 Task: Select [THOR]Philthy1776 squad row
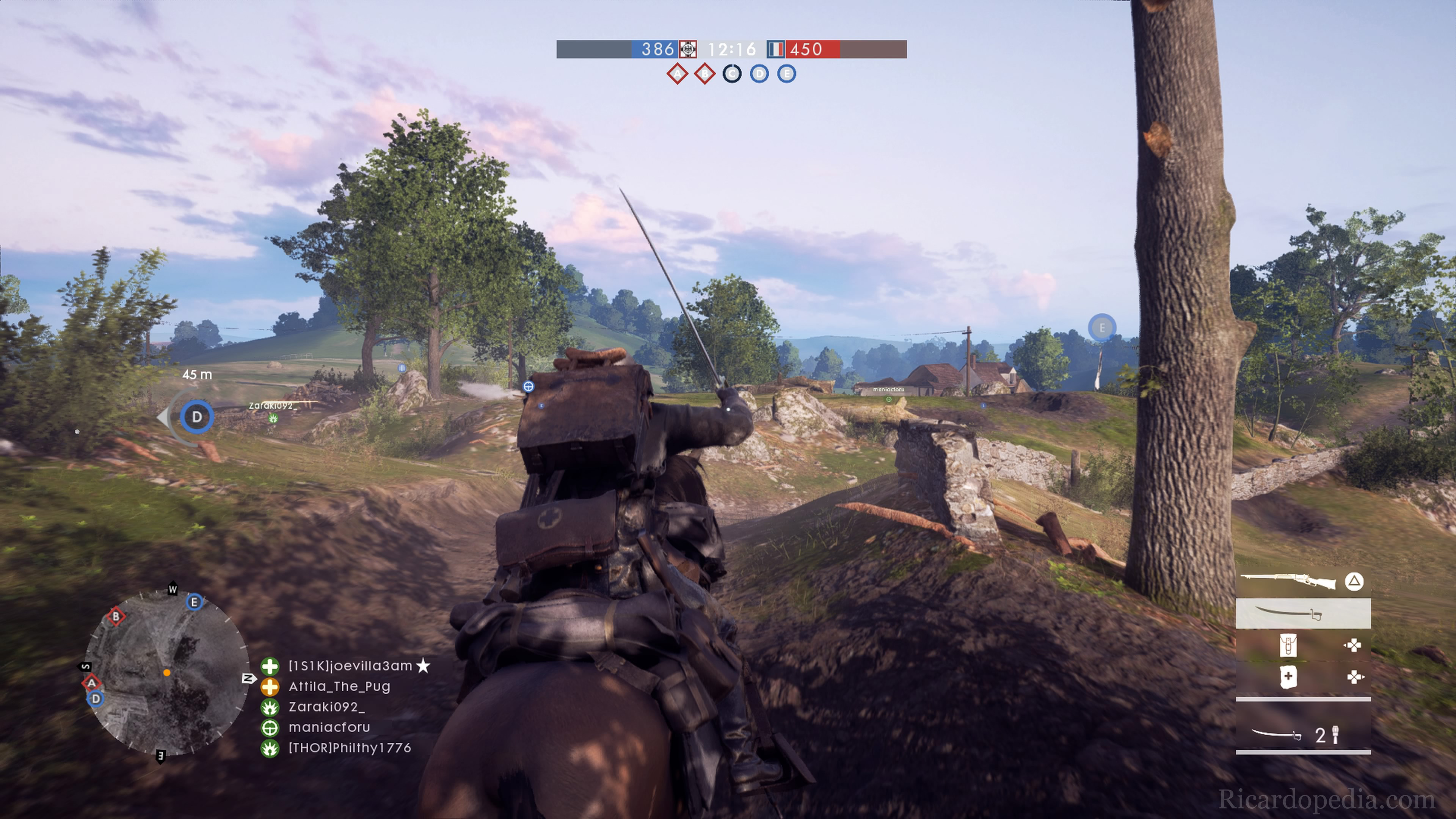coord(349,748)
